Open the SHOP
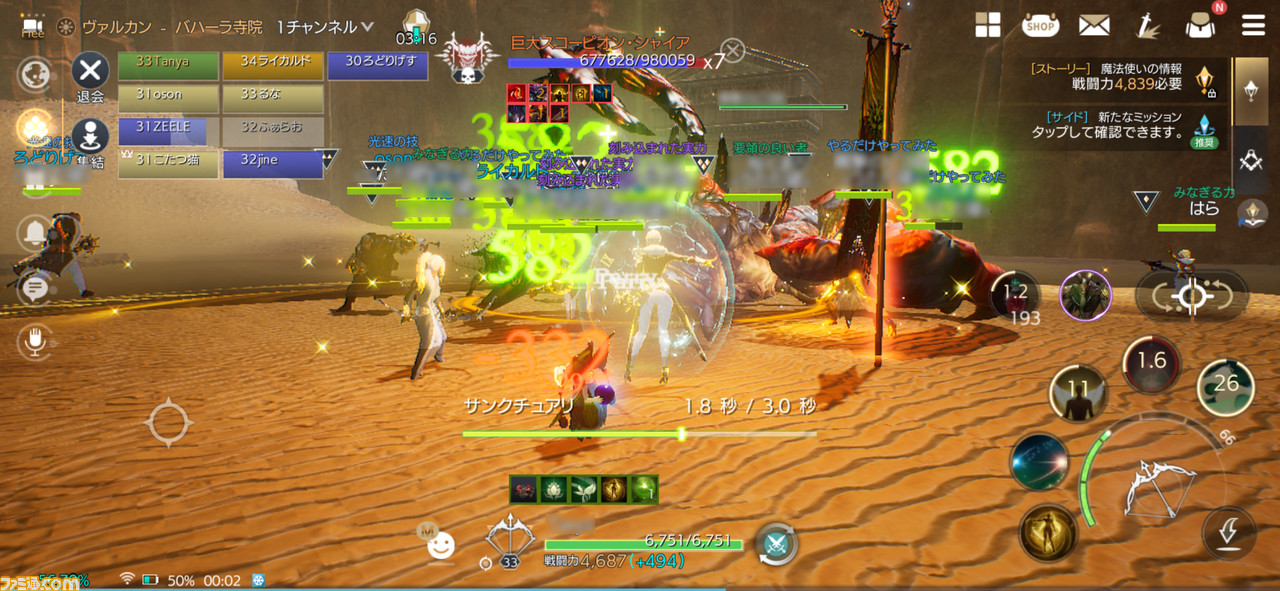 point(1041,26)
